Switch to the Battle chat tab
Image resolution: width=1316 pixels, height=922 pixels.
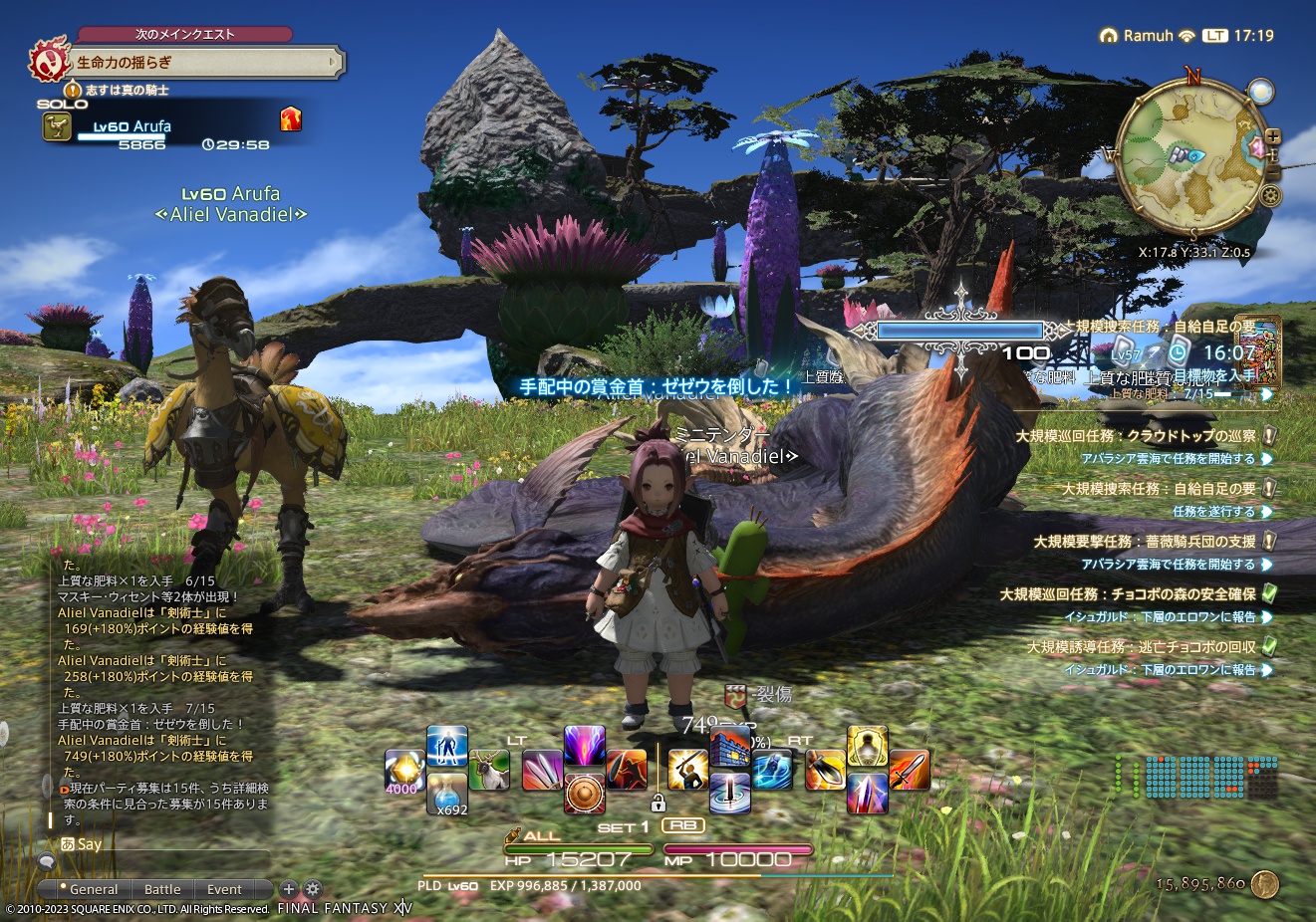pyautogui.click(x=162, y=889)
